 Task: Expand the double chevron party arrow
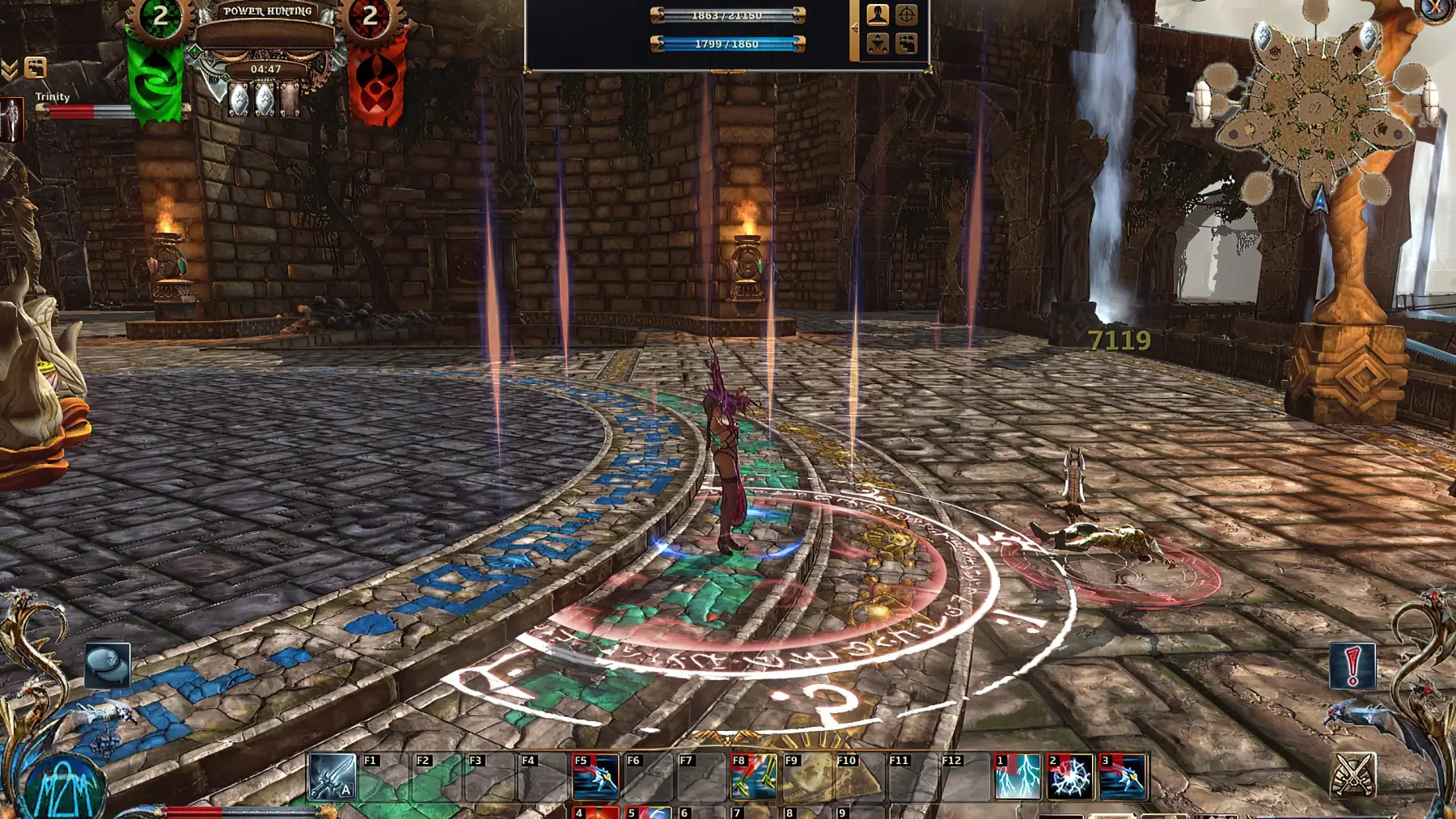(x=10, y=70)
